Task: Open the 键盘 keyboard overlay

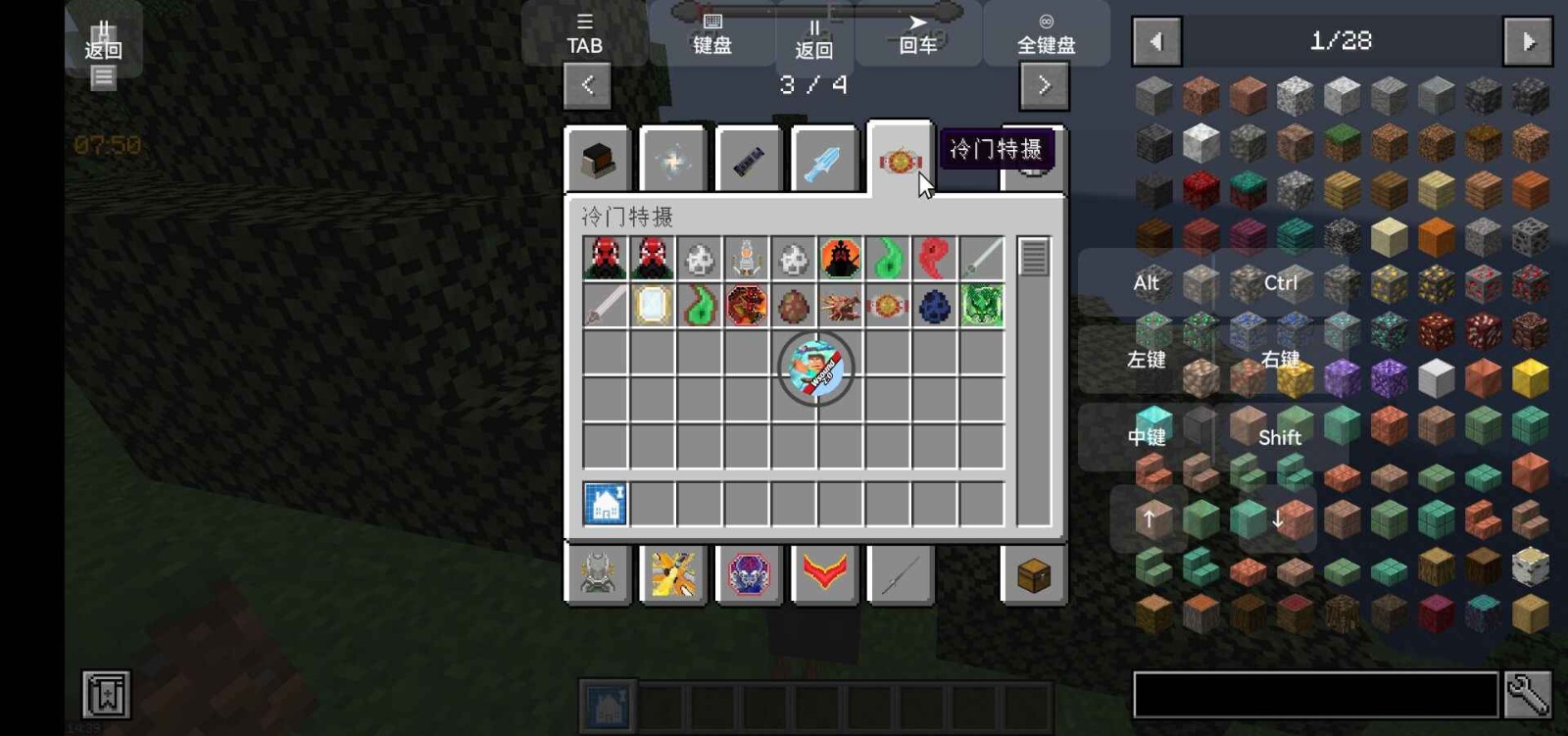Action: pyautogui.click(x=712, y=35)
